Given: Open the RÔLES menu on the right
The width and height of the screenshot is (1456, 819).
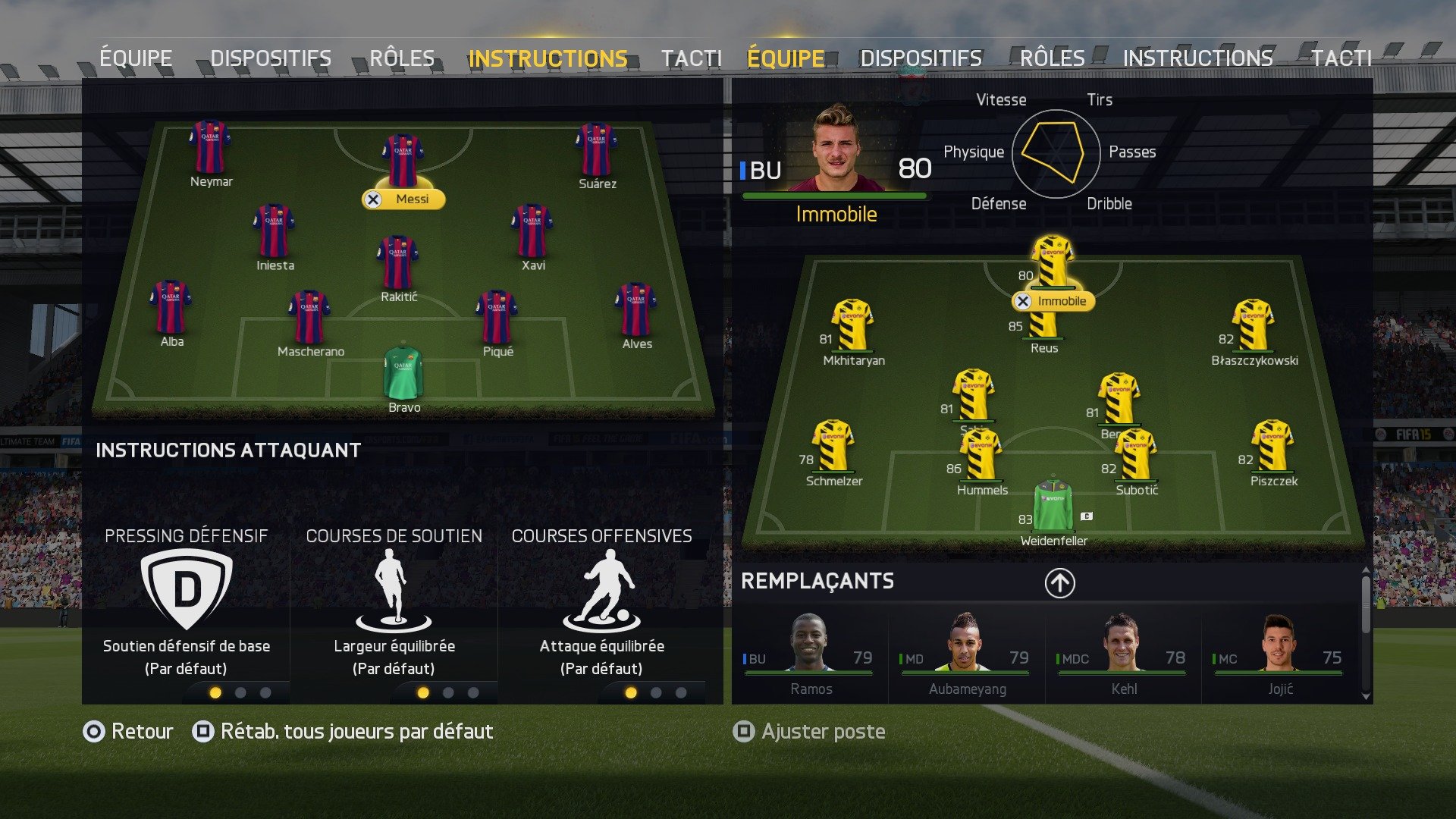Looking at the screenshot, I should [x=1053, y=57].
